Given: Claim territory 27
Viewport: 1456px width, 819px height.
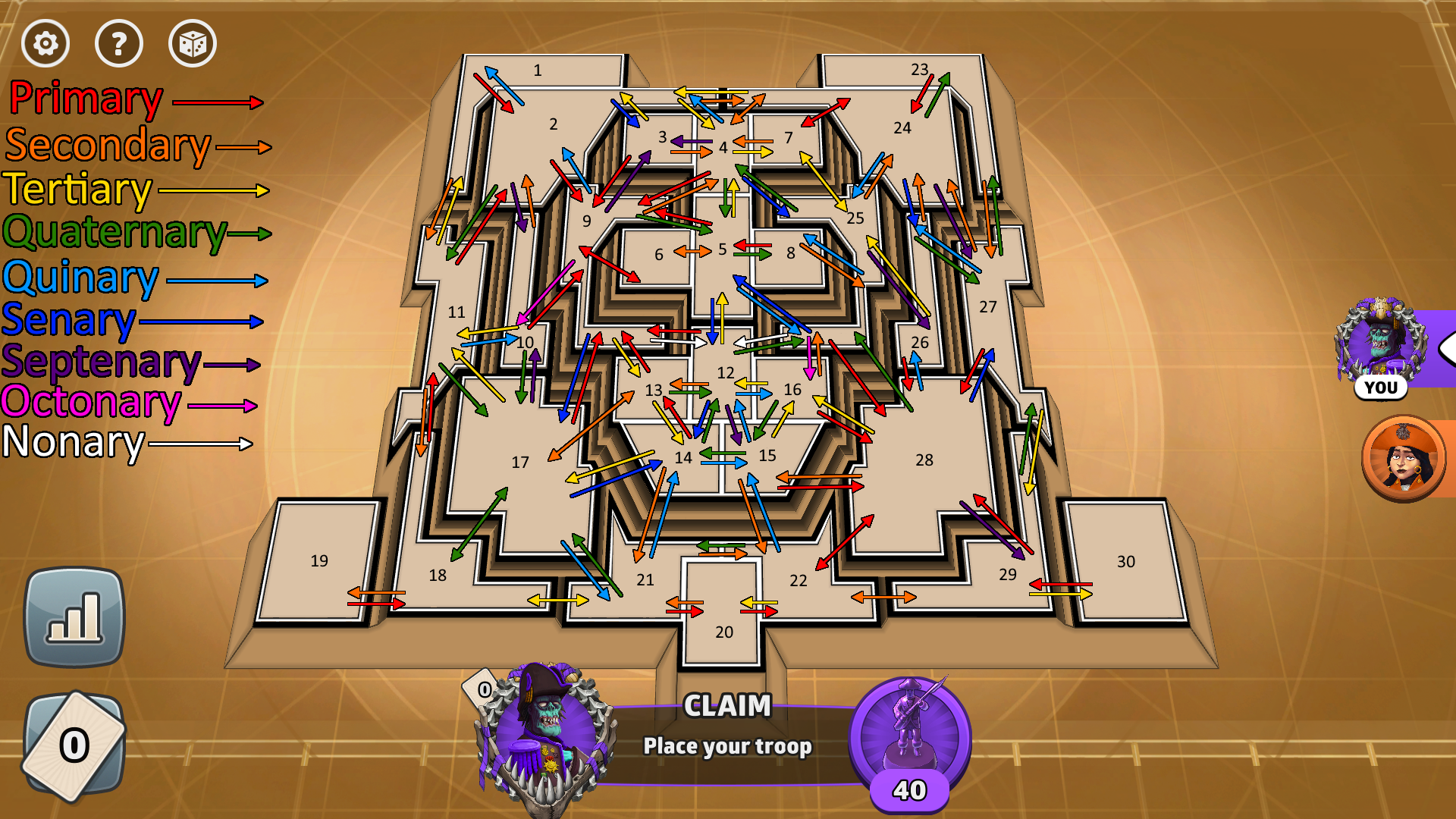Looking at the screenshot, I should [x=987, y=307].
